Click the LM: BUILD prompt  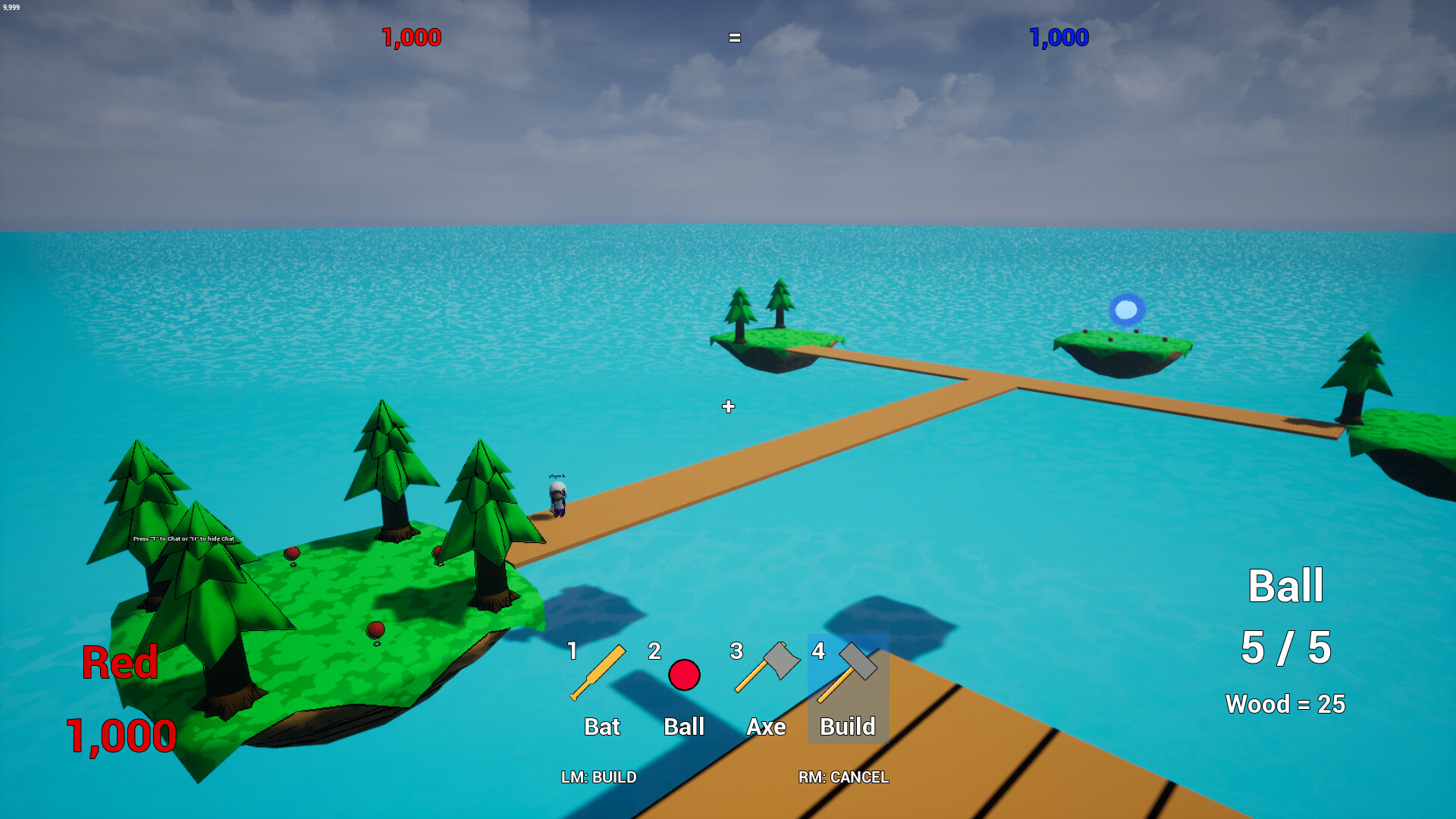tap(598, 777)
